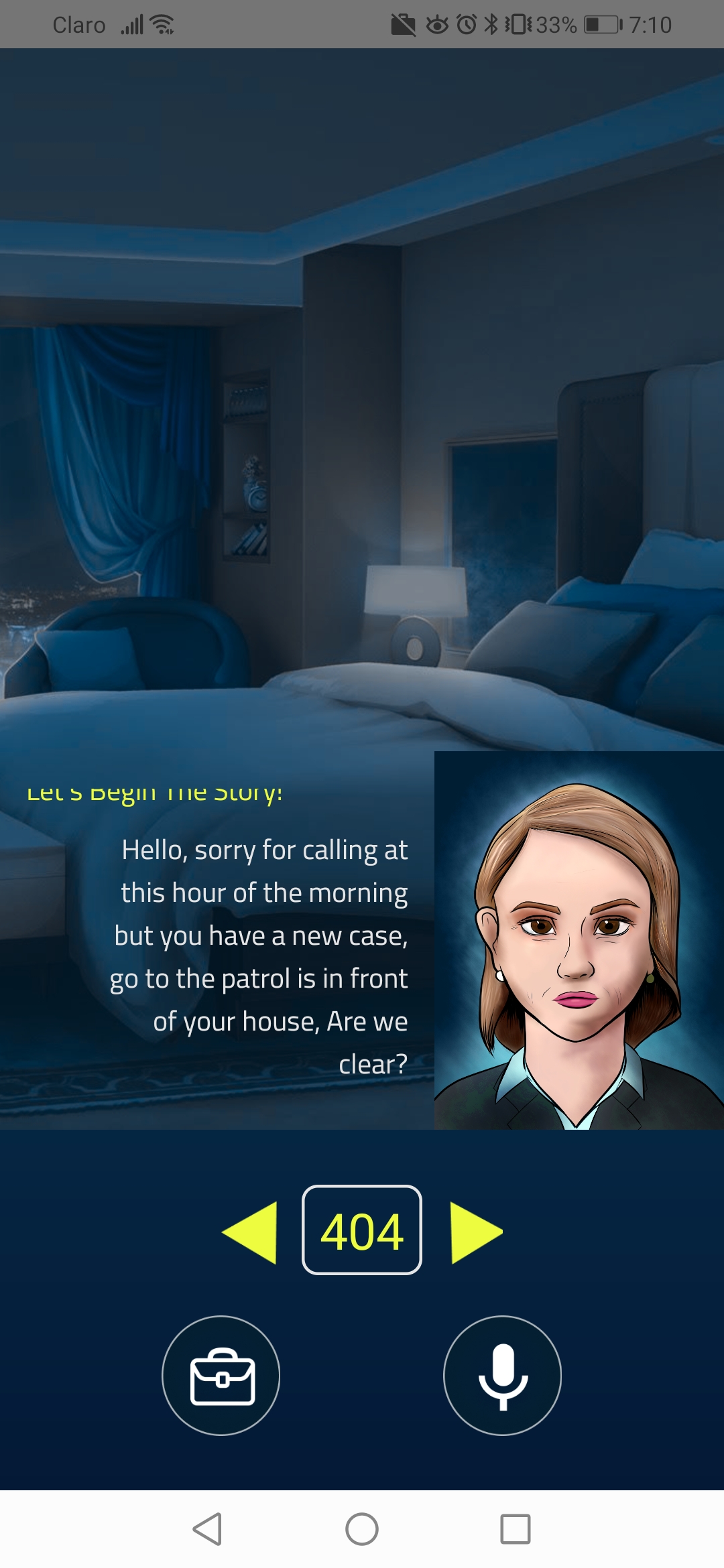Advance with the right yellow arrow
Screen dimensions: 724x1568
(475, 1232)
